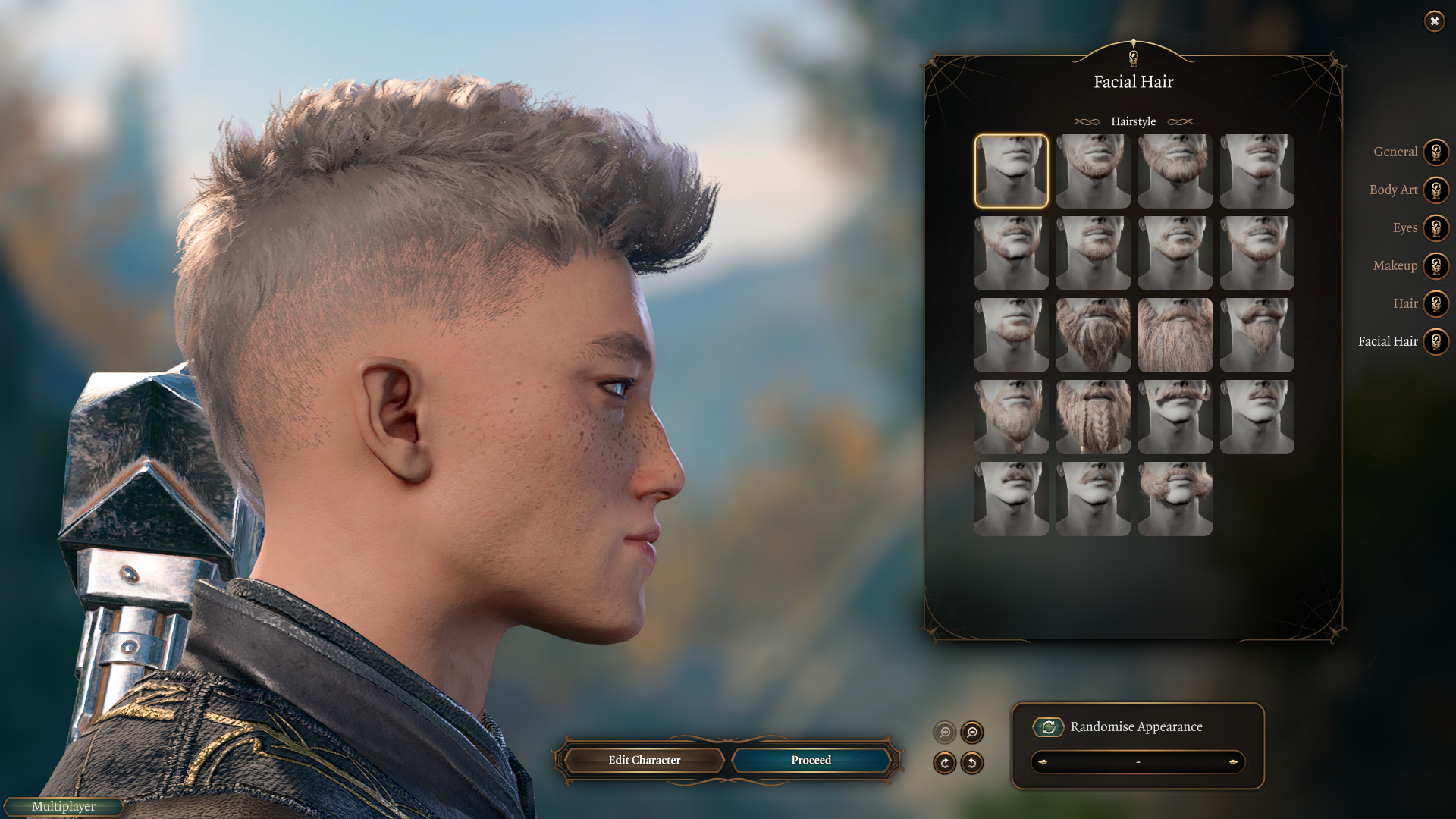Click the Randomise Appearance refresh icon
This screenshot has height=819, width=1456.
click(x=1049, y=726)
